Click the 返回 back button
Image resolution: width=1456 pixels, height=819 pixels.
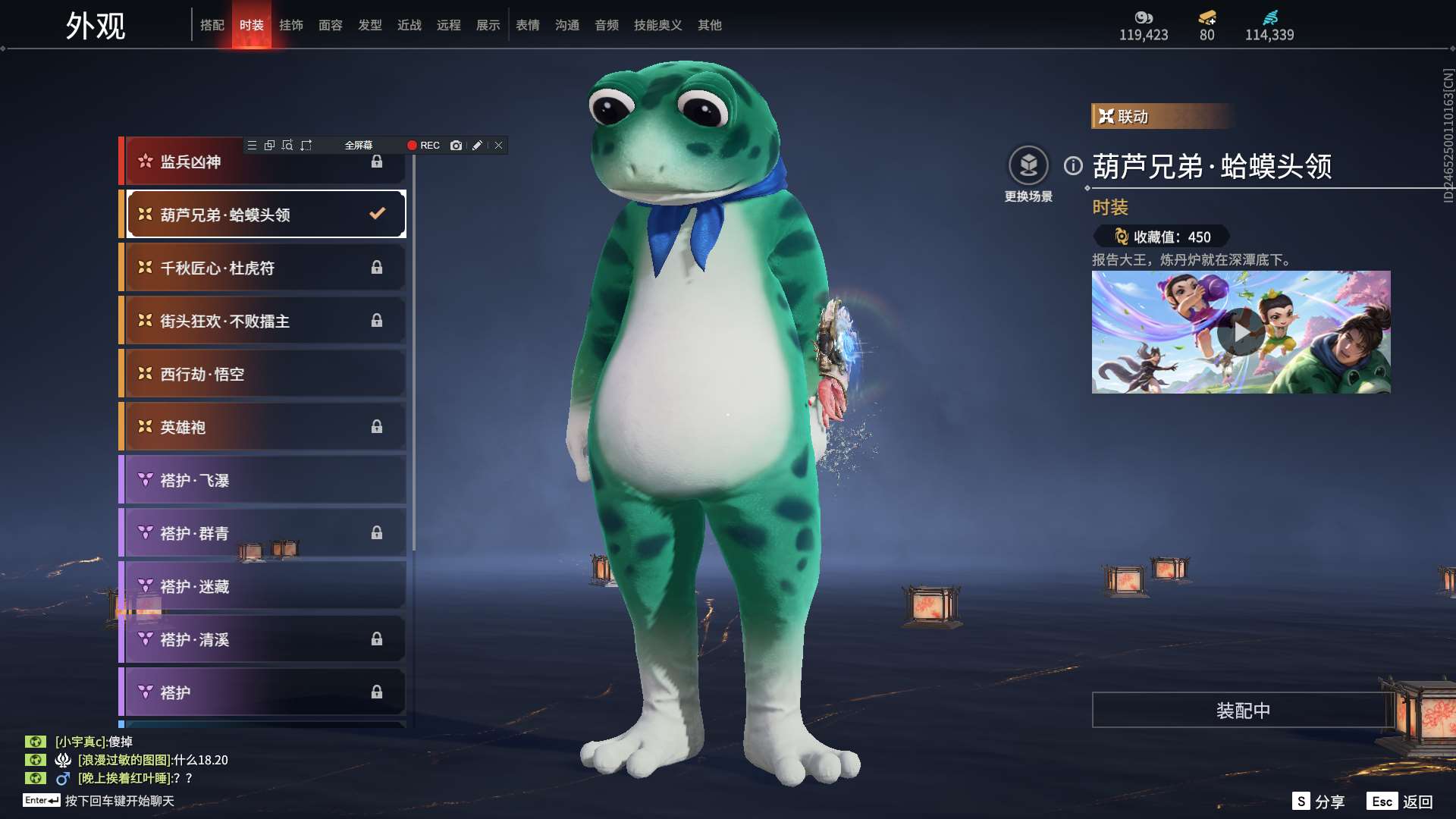coord(1401,802)
